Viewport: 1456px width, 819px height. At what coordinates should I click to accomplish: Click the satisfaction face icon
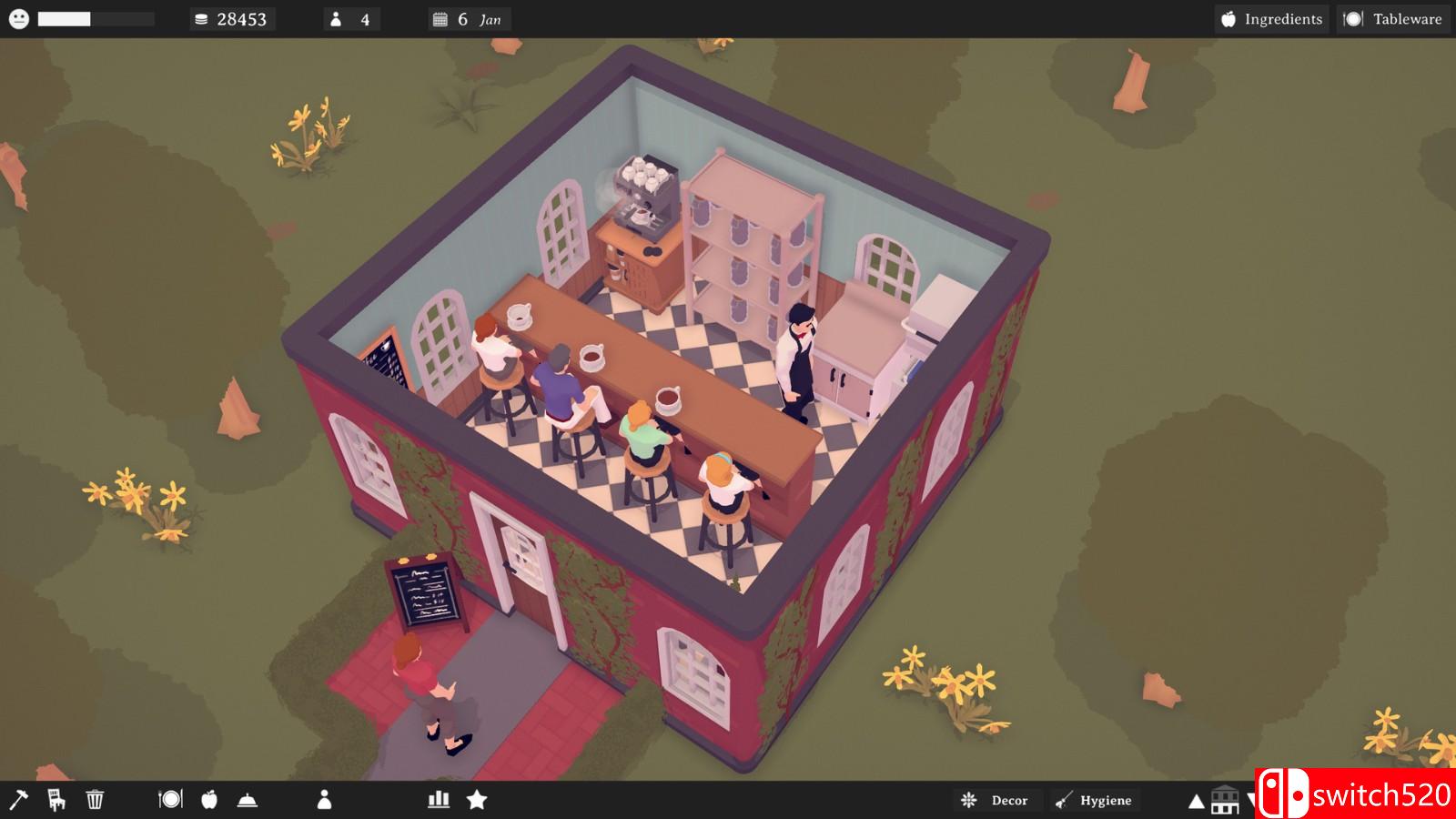point(19,19)
